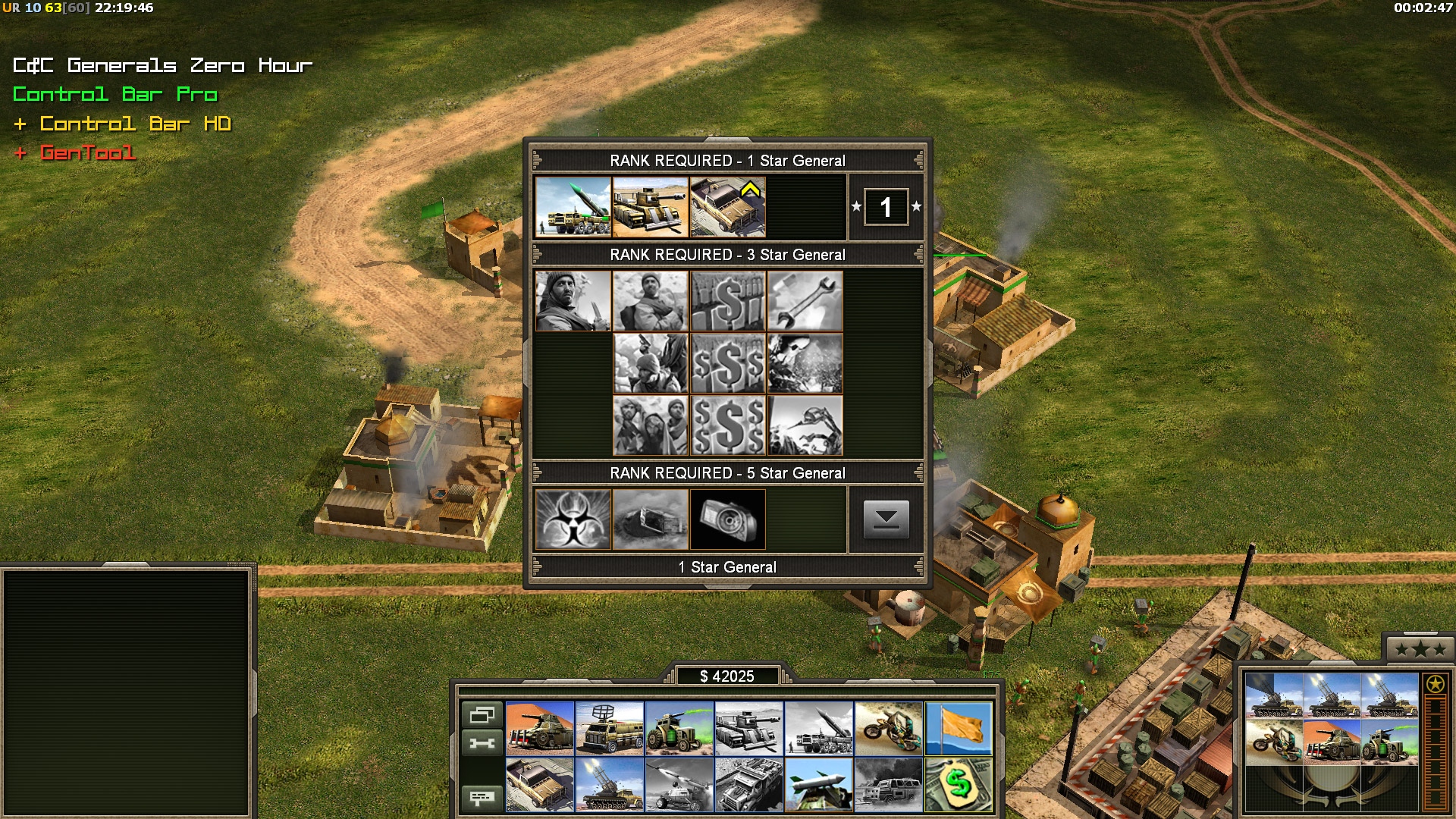Build a Combat Cycle
Screen dimensions: 1456x819
point(889,728)
